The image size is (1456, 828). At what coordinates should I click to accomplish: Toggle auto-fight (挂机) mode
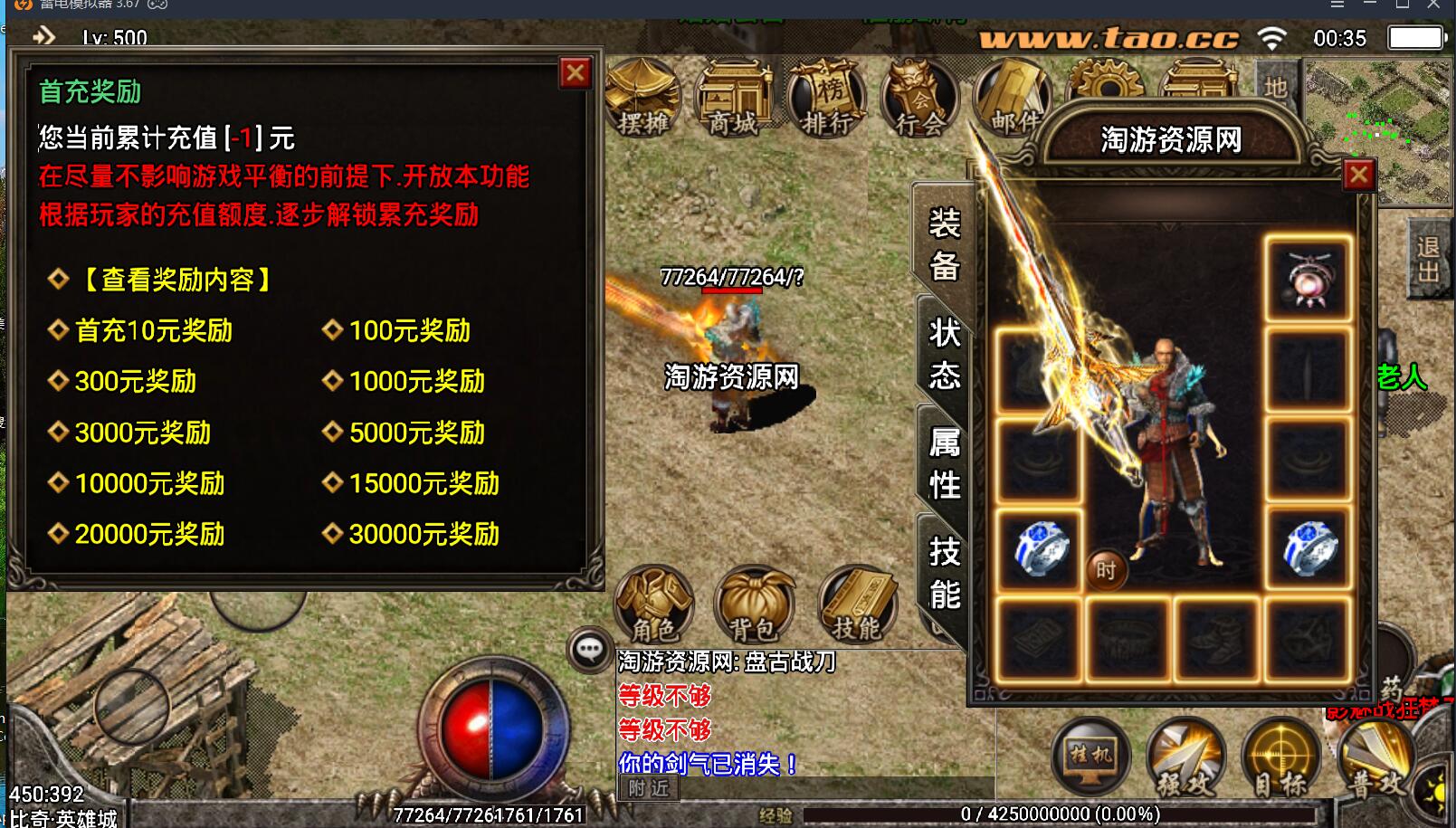click(x=1090, y=757)
